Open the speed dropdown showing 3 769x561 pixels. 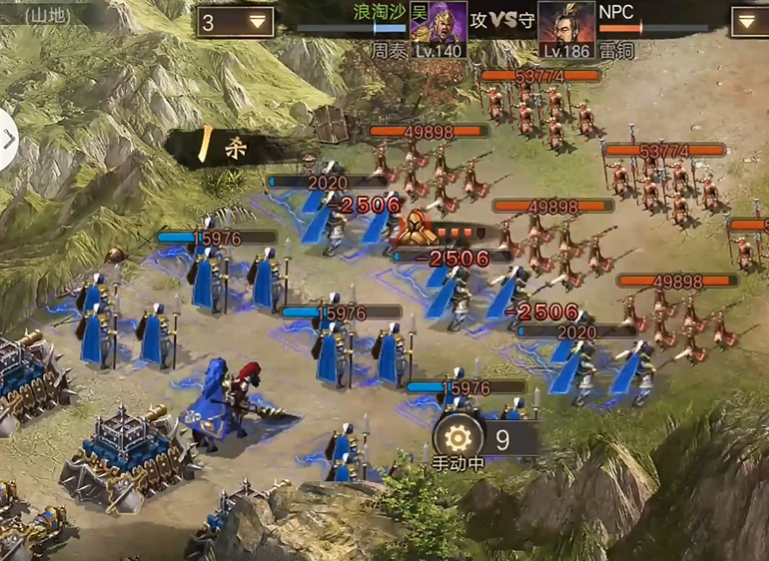(x=236, y=21)
